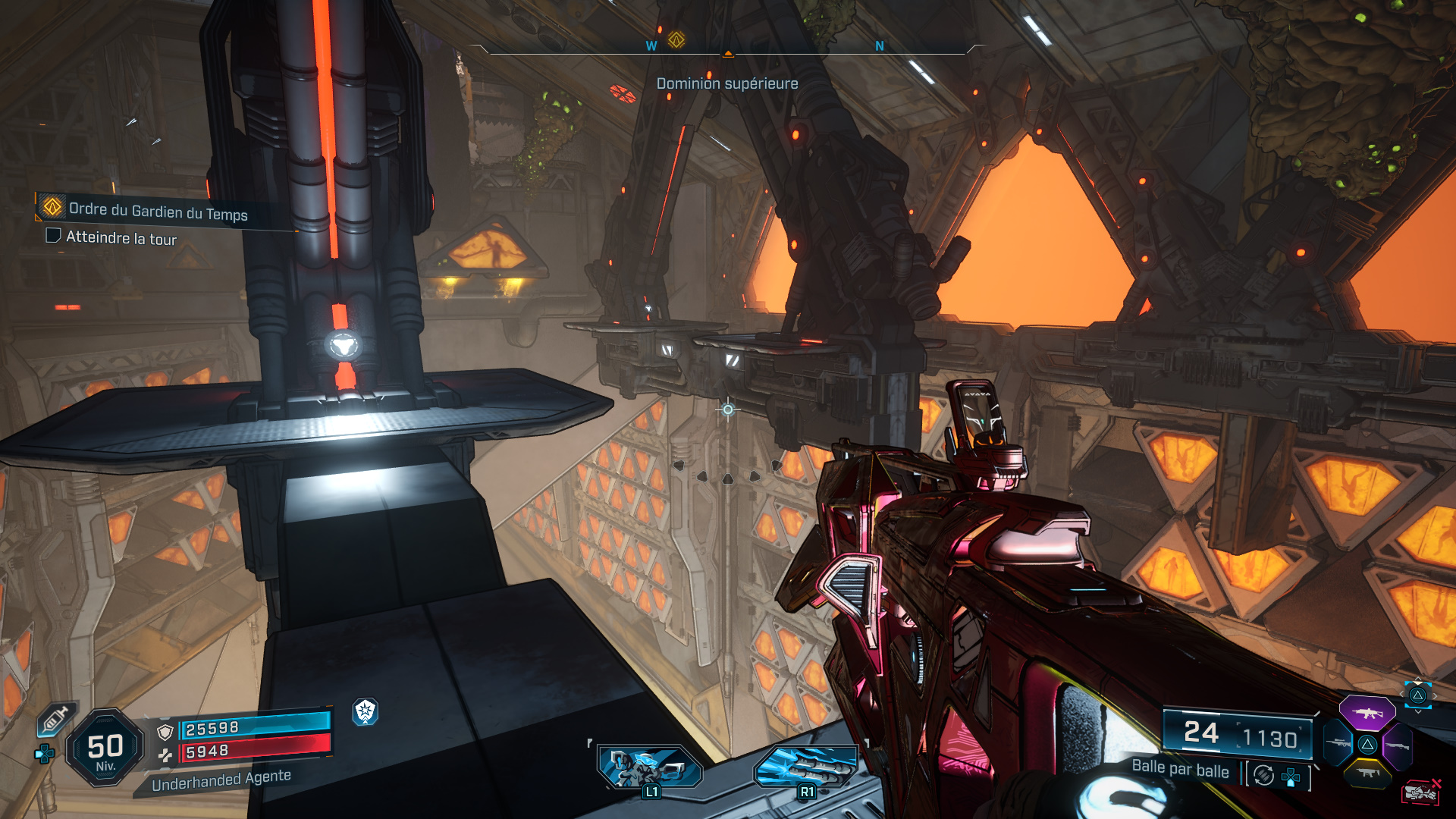The width and height of the screenshot is (1456, 819).
Task: Click the Dominion supérieure location label
Action: pyautogui.click(x=726, y=83)
